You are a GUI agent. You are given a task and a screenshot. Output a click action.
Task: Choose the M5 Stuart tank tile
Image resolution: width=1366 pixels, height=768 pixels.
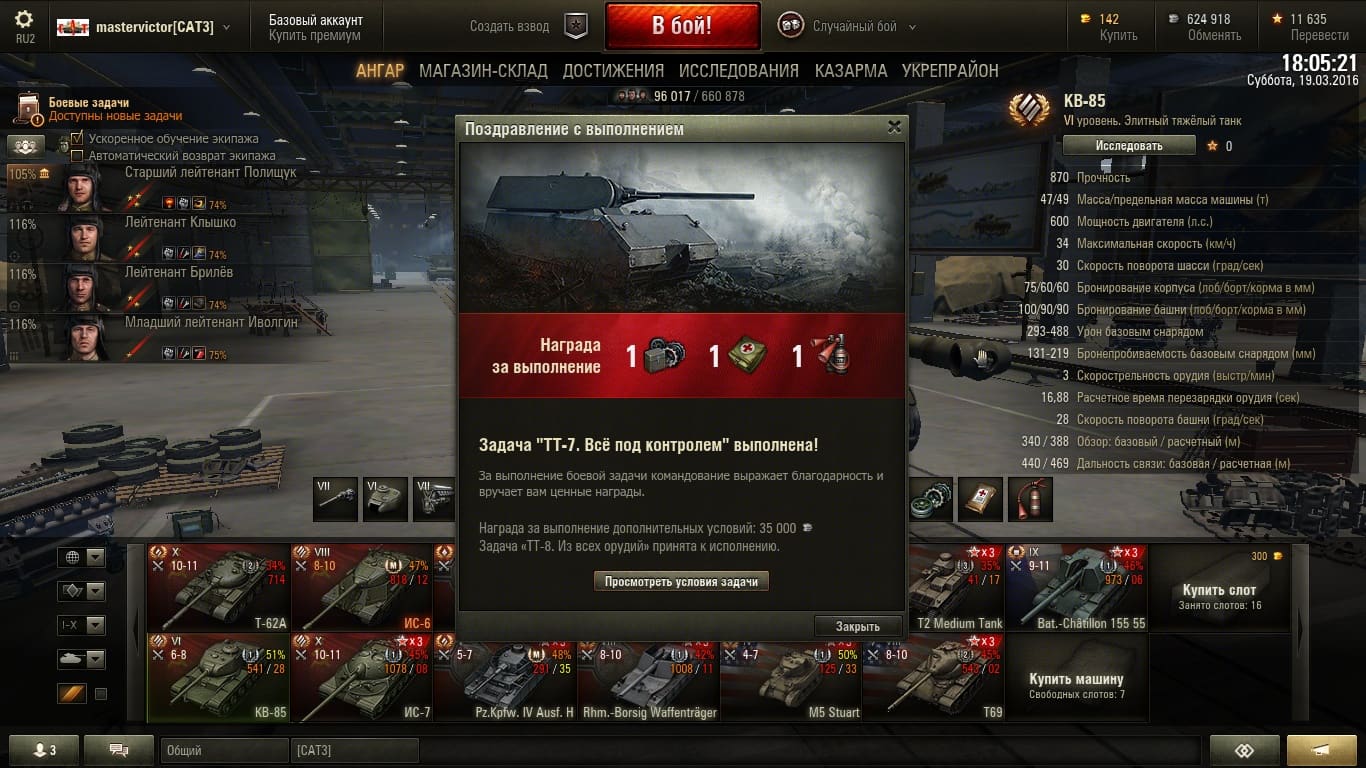(x=791, y=677)
